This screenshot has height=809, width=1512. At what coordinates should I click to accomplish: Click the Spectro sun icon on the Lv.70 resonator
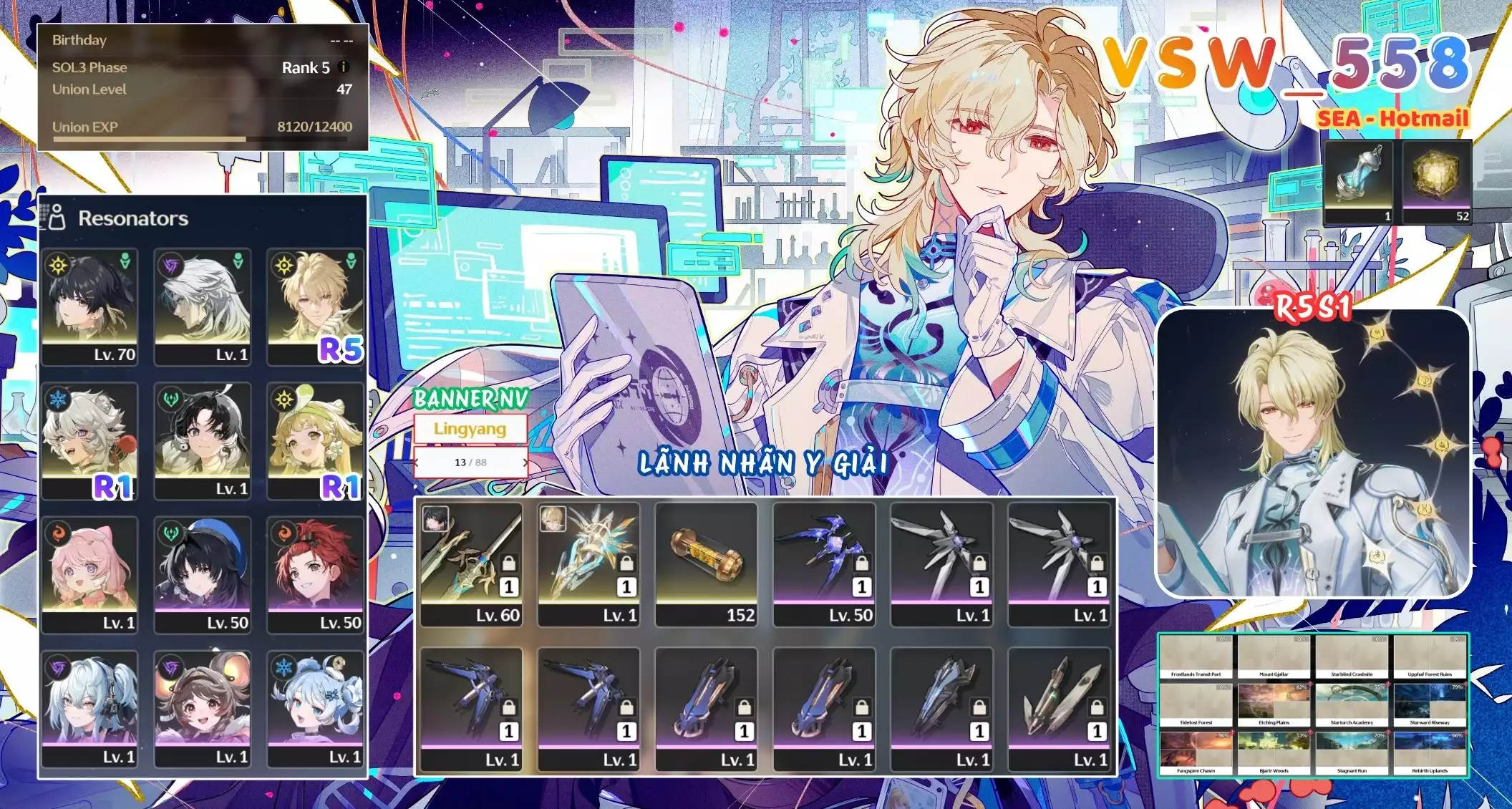click(x=59, y=267)
